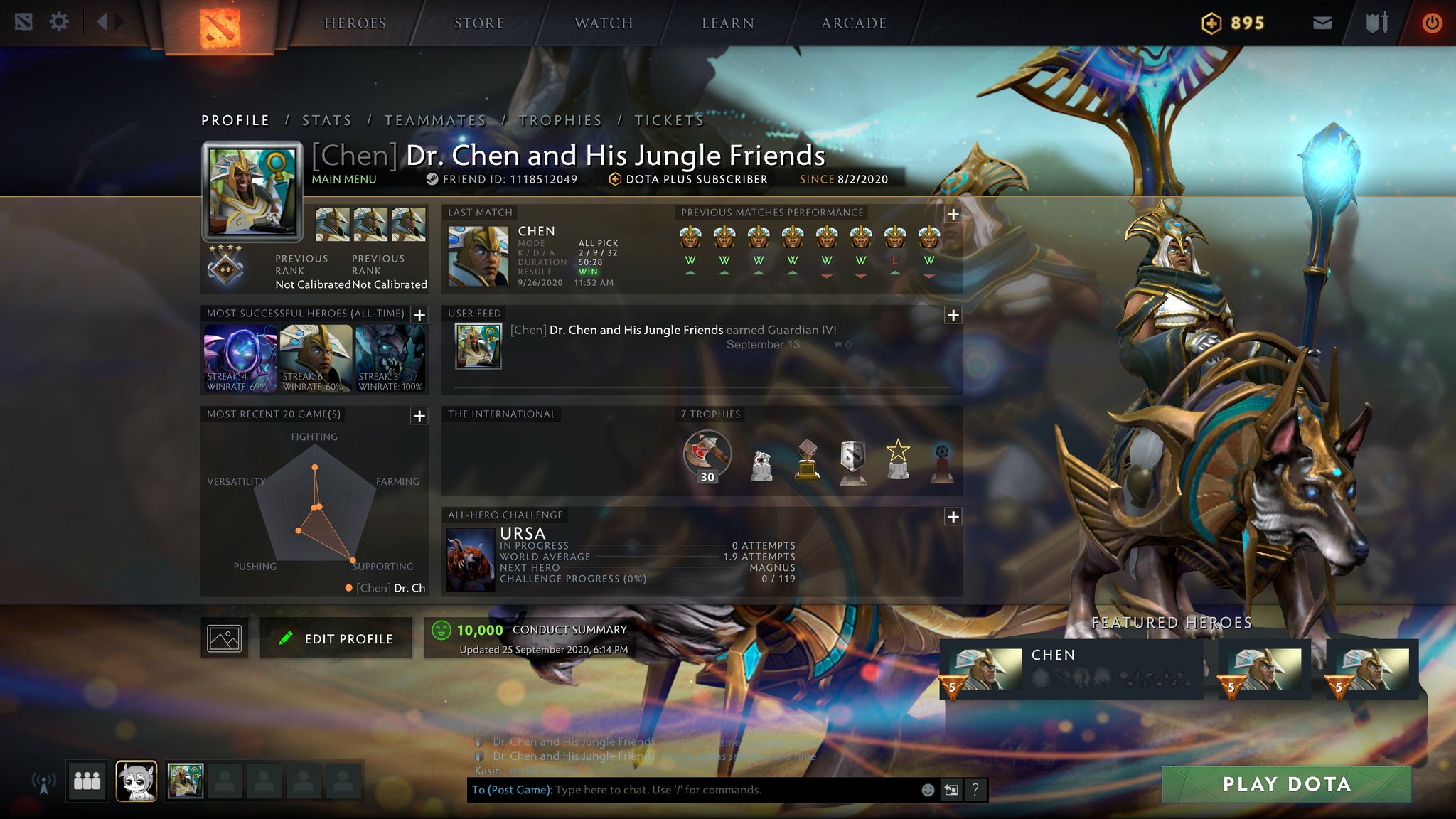This screenshot has width=1456, height=819.
Task: Click the Edit Profile button
Action: pyautogui.click(x=336, y=638)
